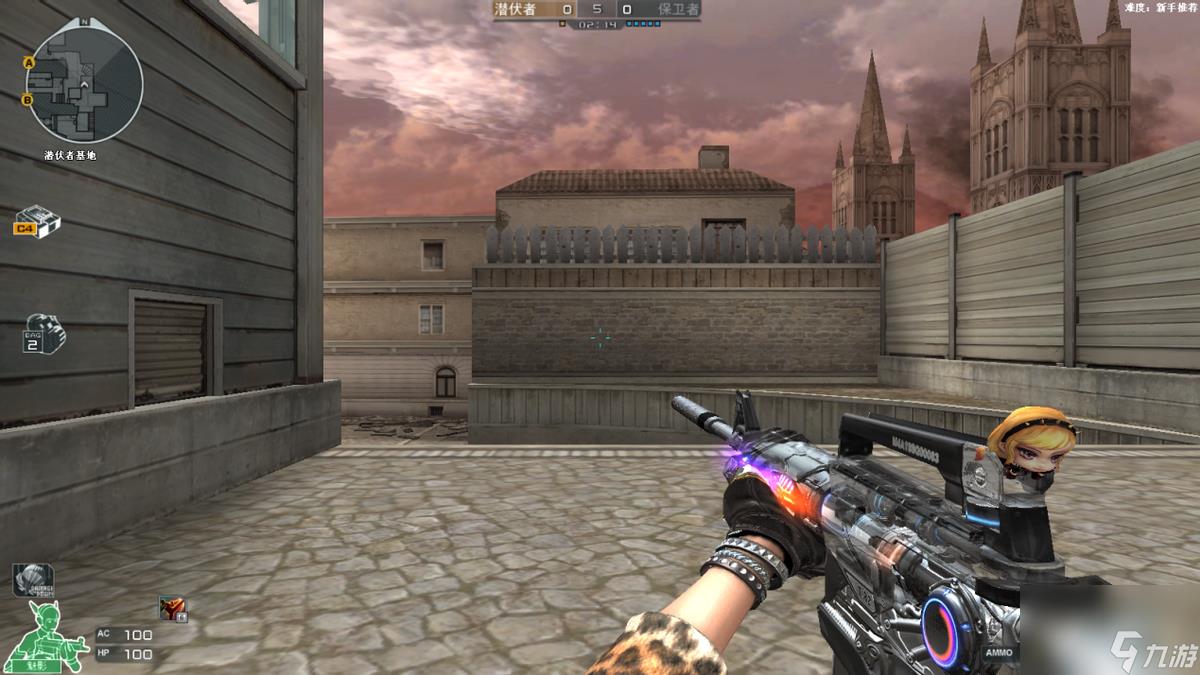This screenshot has width=1200, height=675.
Task: Select bomb site A marker on minimap
Action: tap(29, 63)
